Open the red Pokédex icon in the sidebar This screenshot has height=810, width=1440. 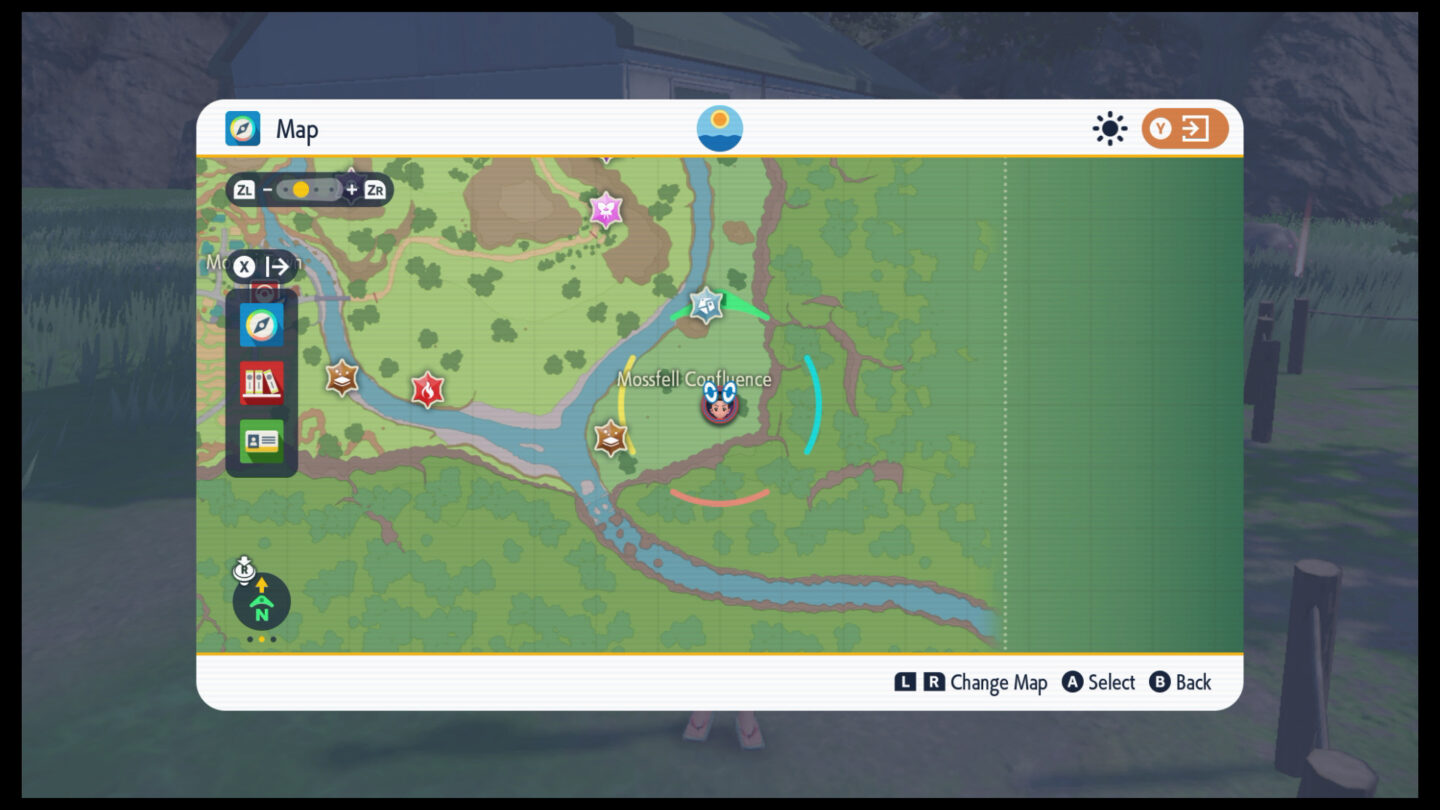261,383
